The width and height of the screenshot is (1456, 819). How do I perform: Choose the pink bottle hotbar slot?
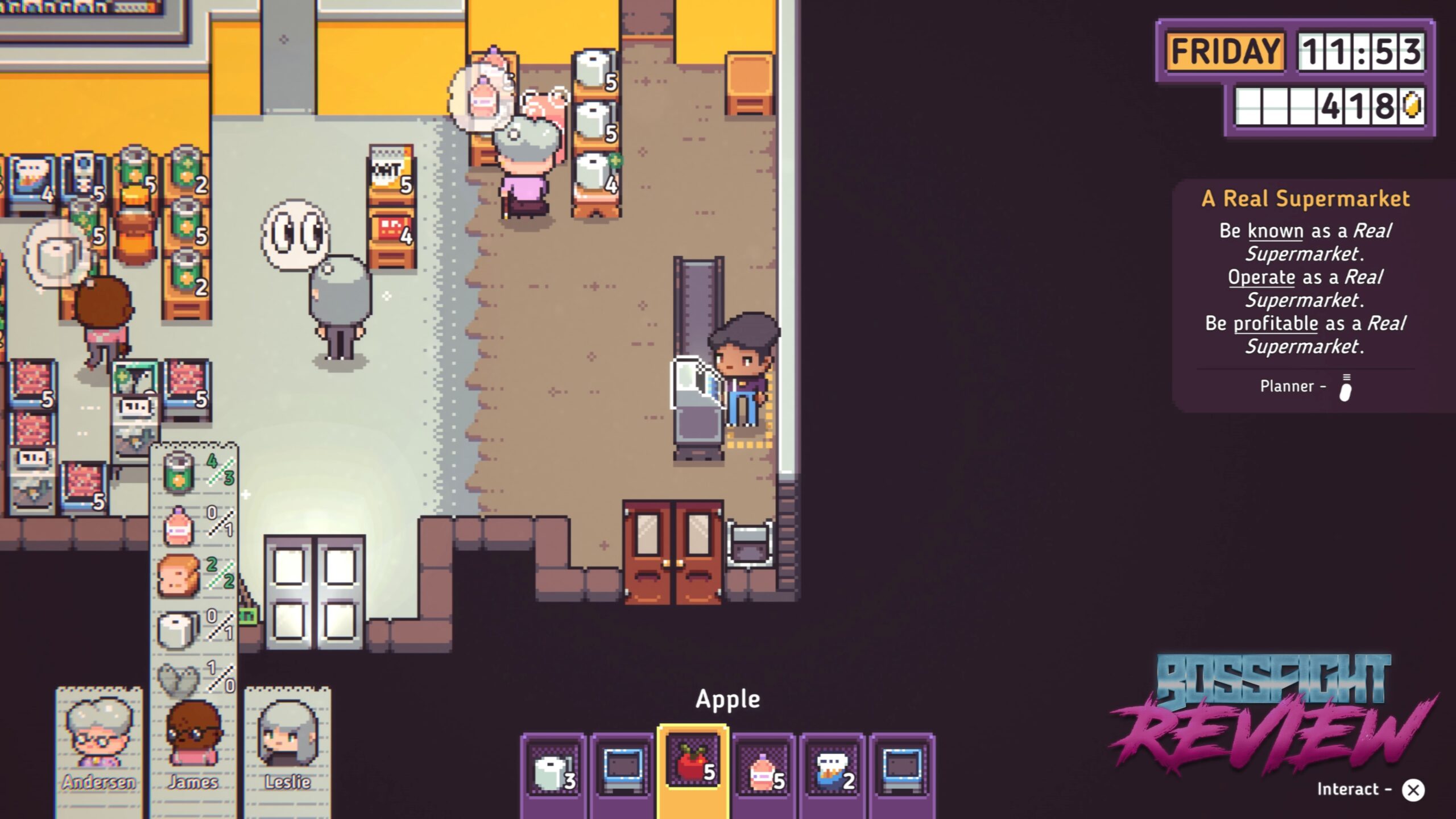764,771
